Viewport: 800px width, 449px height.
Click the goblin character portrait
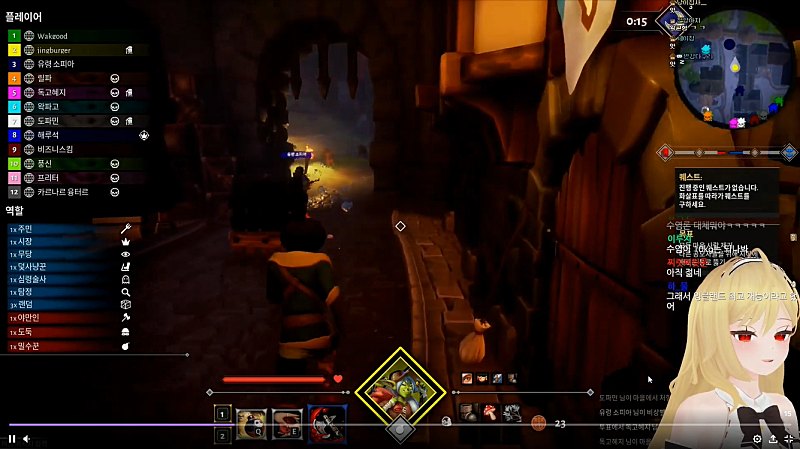(400, 388)
